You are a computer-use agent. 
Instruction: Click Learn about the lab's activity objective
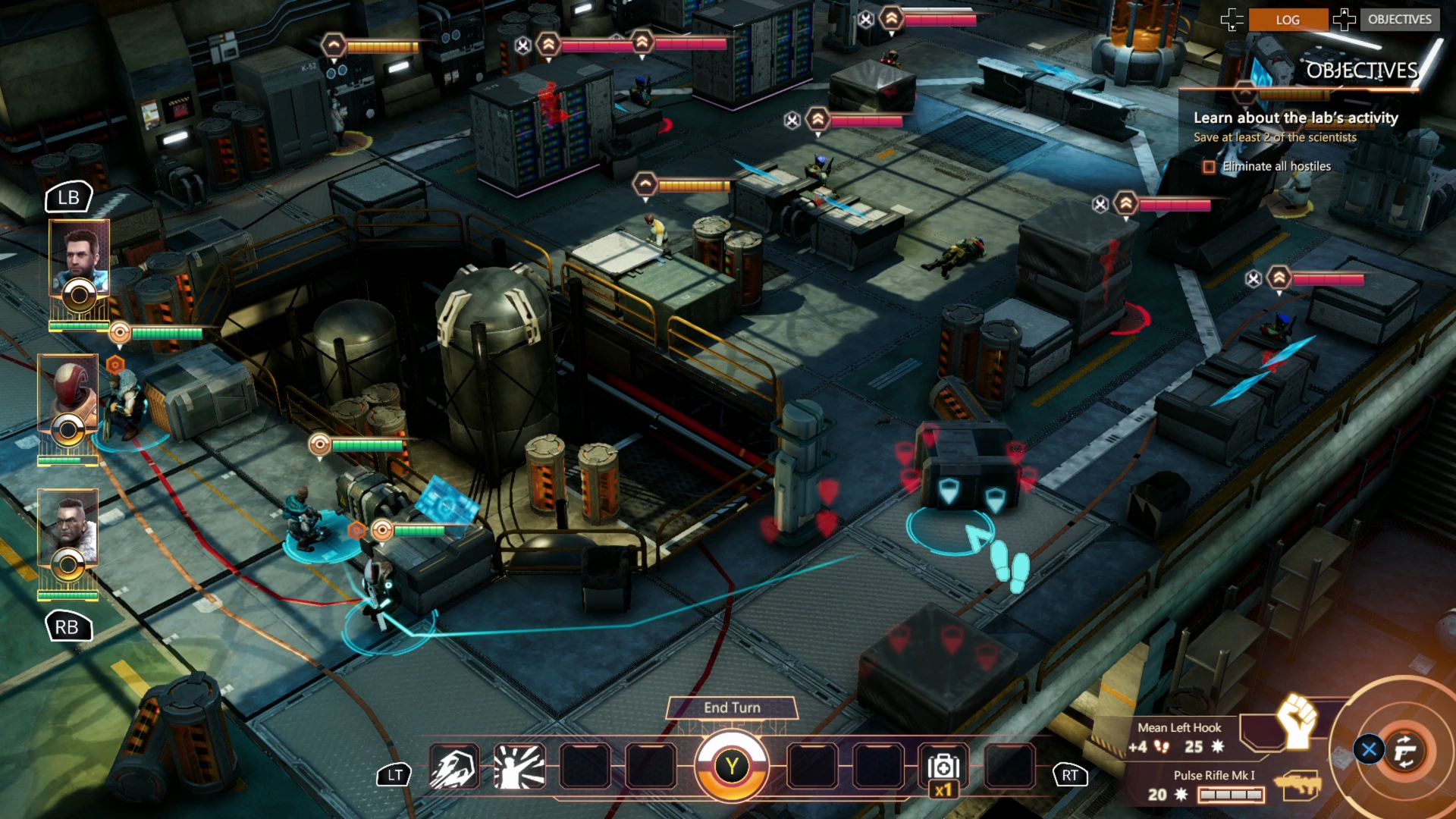[x=1294, y=118]
